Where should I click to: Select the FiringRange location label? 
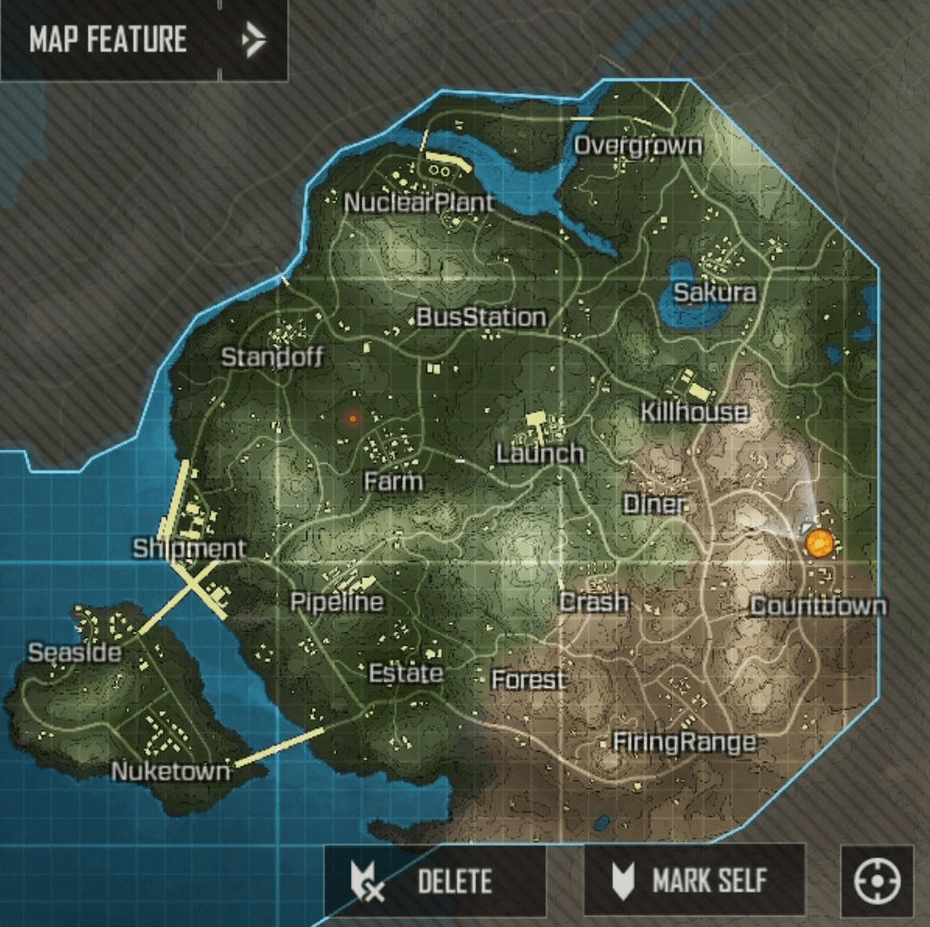coord(683,742)
